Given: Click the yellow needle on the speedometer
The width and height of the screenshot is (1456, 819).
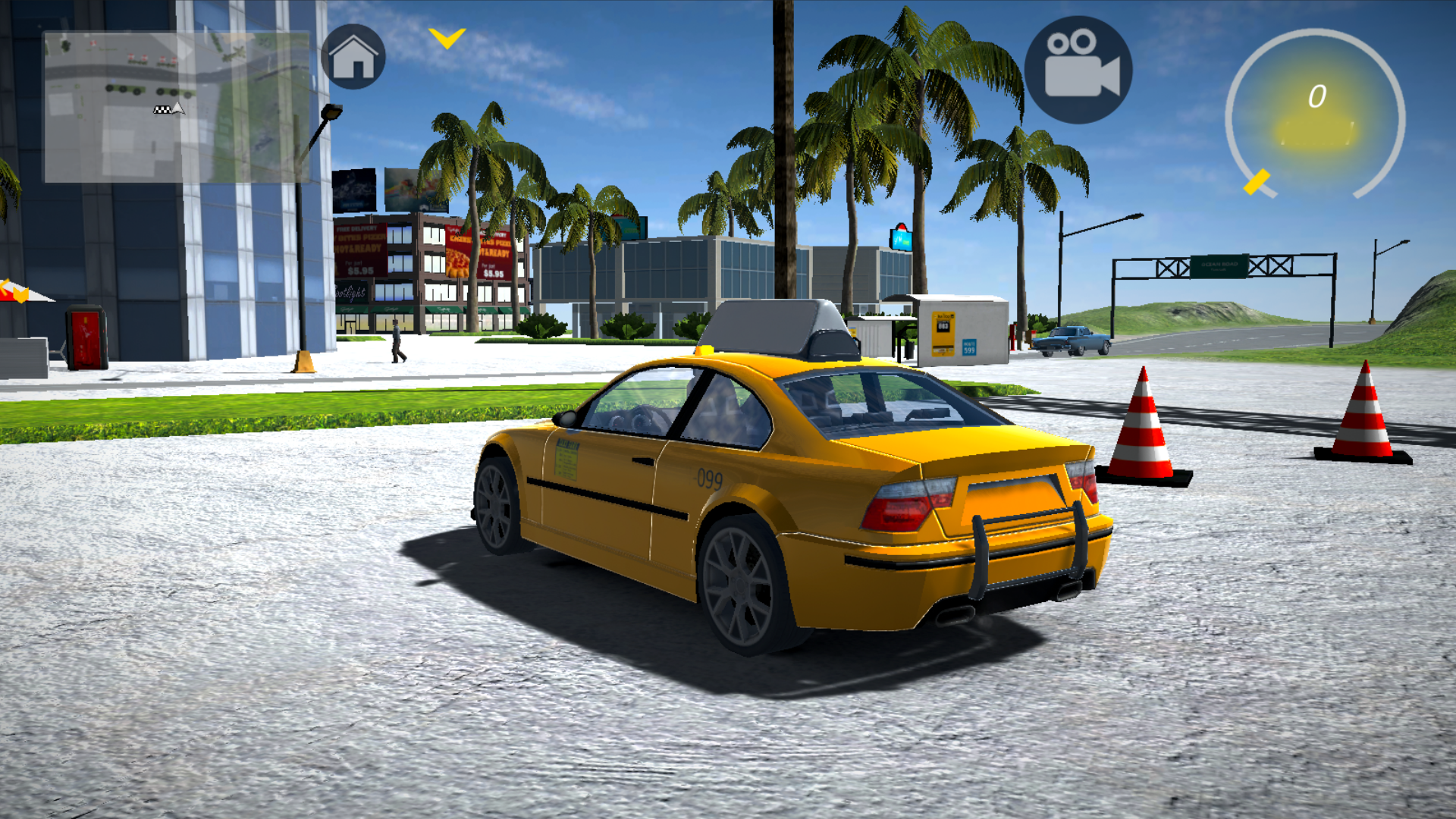Looking at the screenshot, I should coord(1257,180).
